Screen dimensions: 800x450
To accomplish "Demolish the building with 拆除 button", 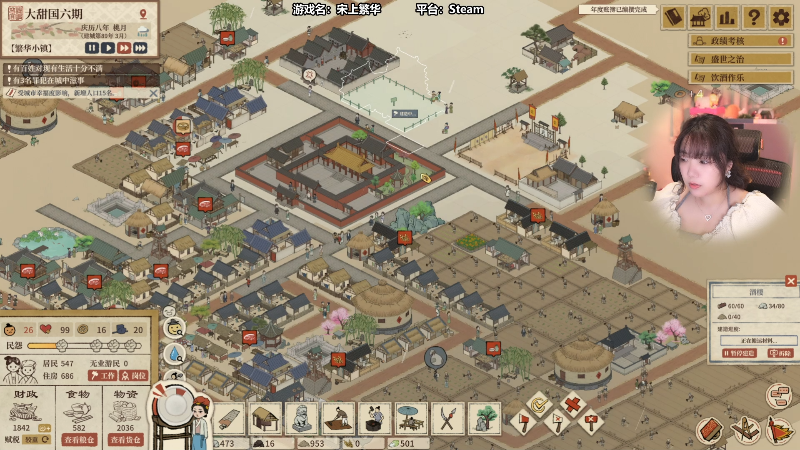I will click(781, 354).
